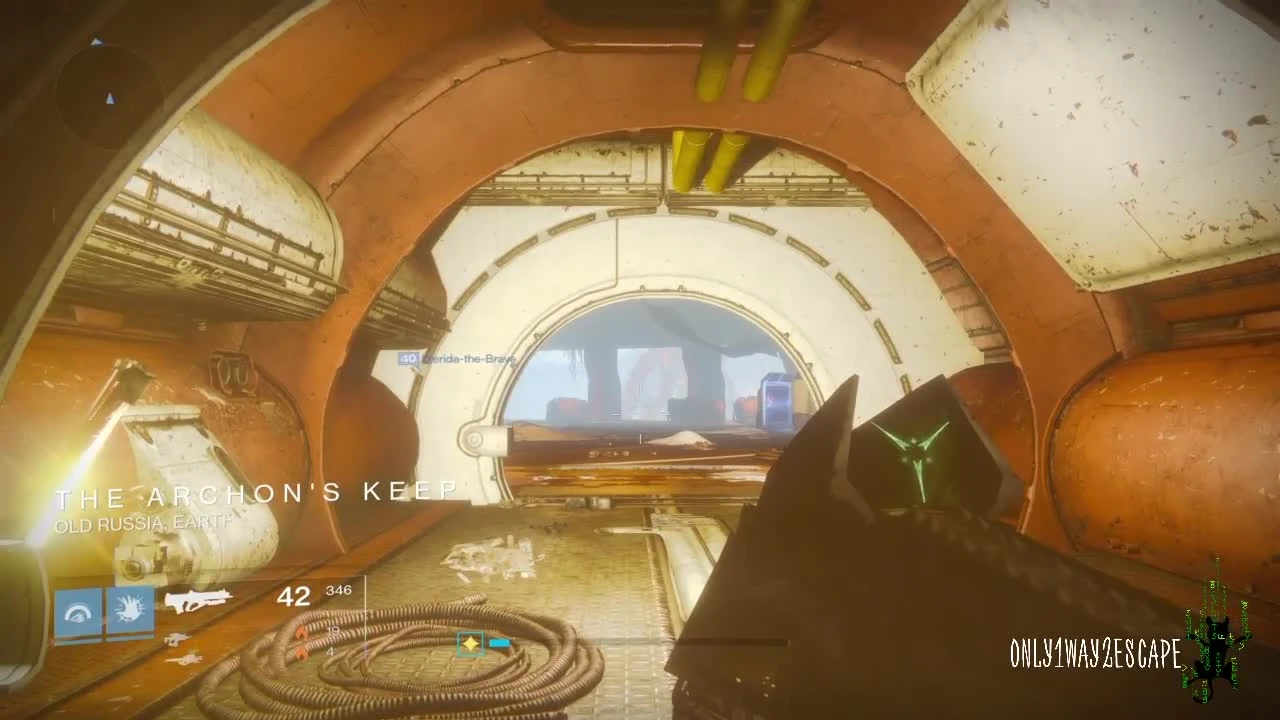The width and height of the screenshot is (1280, 720).
Task: Click the blue buff duration bar
Action: (x=500, y=645)
